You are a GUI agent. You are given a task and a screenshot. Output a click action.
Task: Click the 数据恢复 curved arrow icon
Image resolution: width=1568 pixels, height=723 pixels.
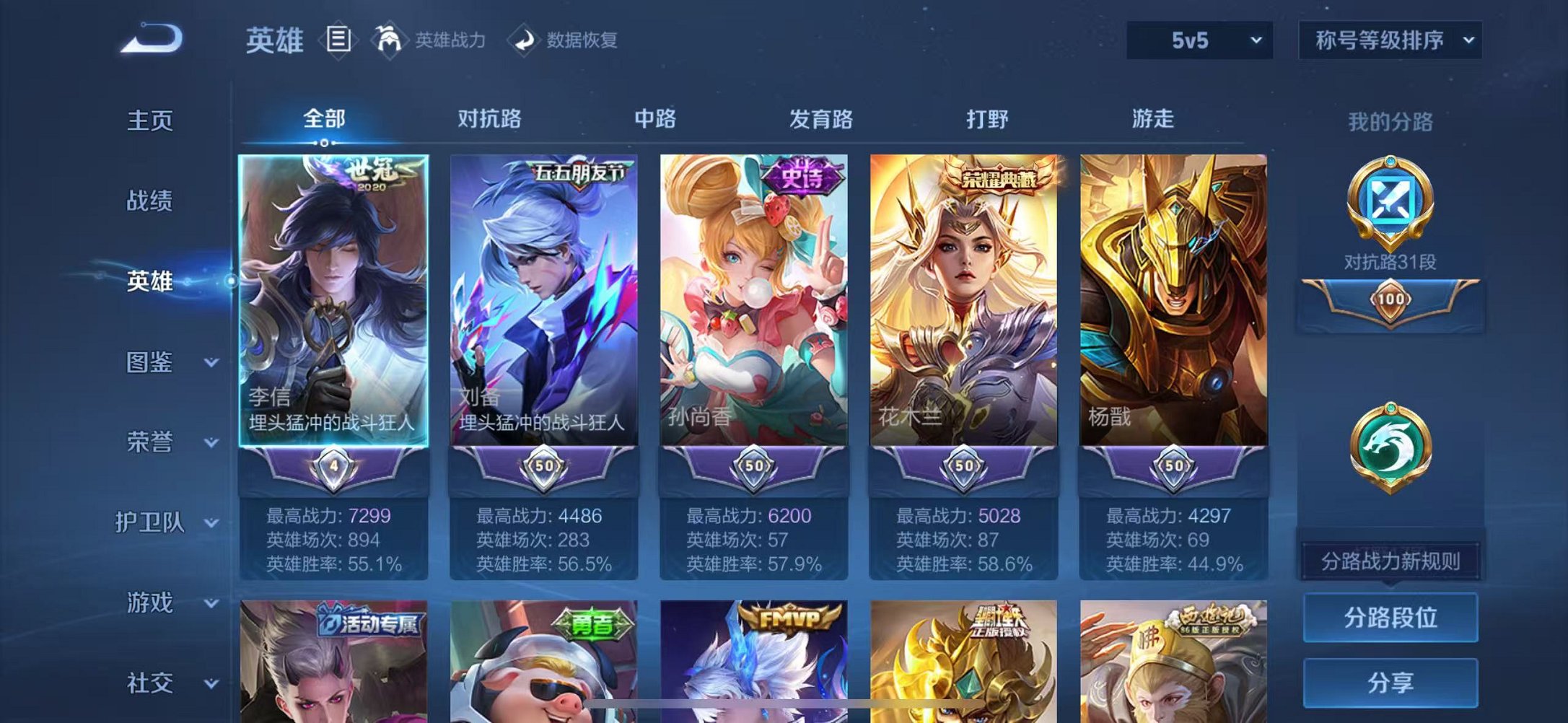coord(525,40)
